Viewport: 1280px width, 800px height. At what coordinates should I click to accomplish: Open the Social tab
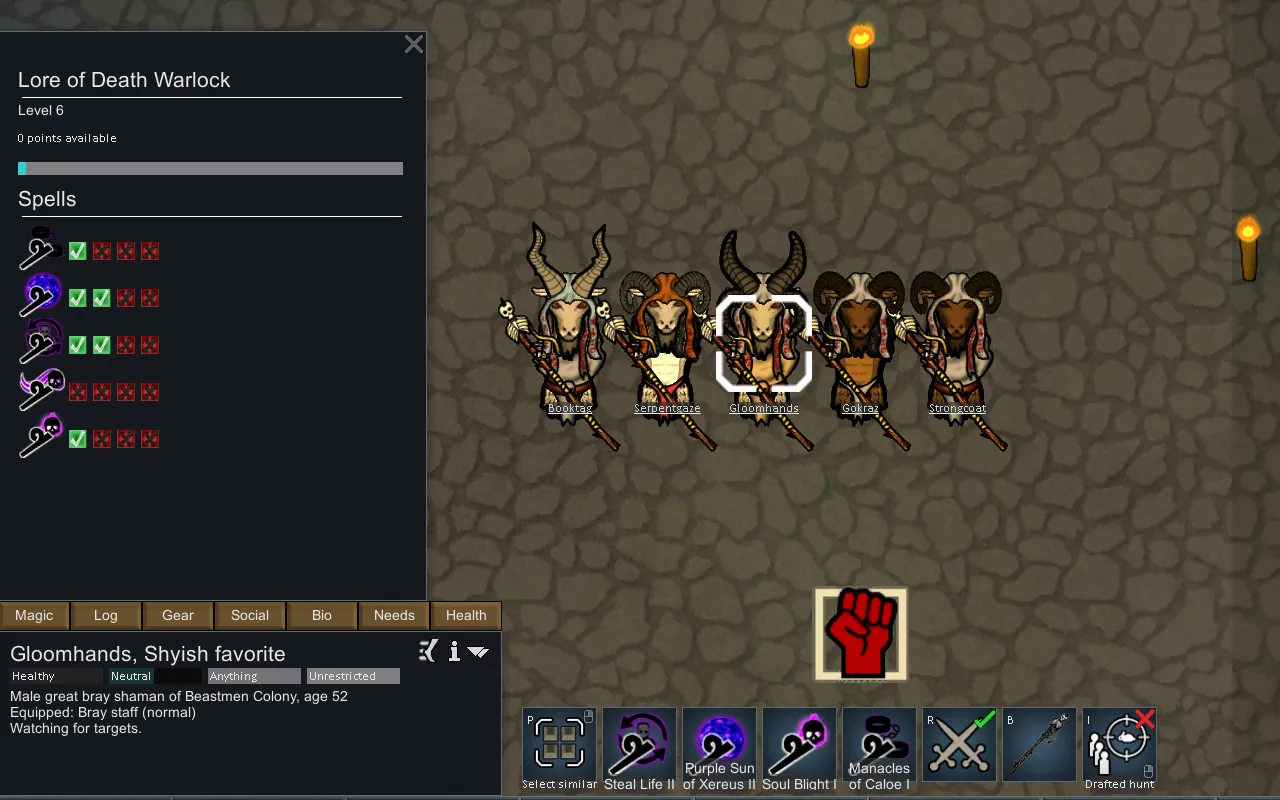coord(250,615)
